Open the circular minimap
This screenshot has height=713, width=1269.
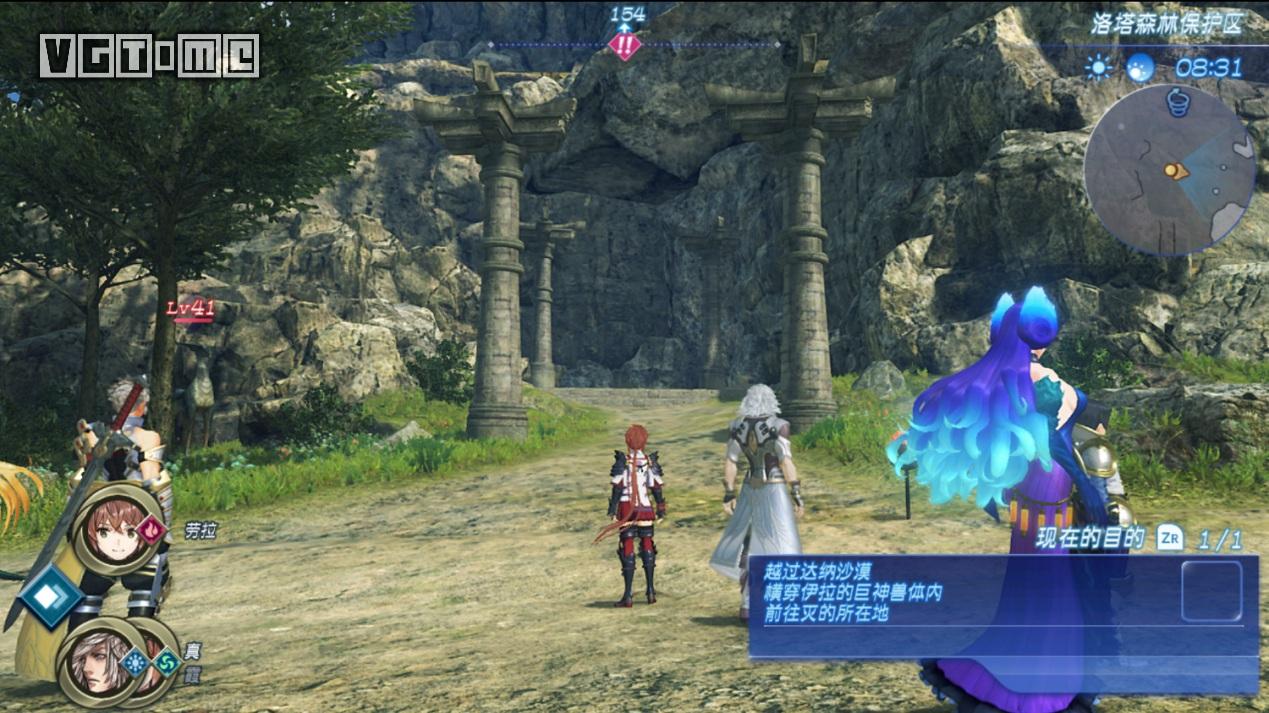tap(1168, 170)
